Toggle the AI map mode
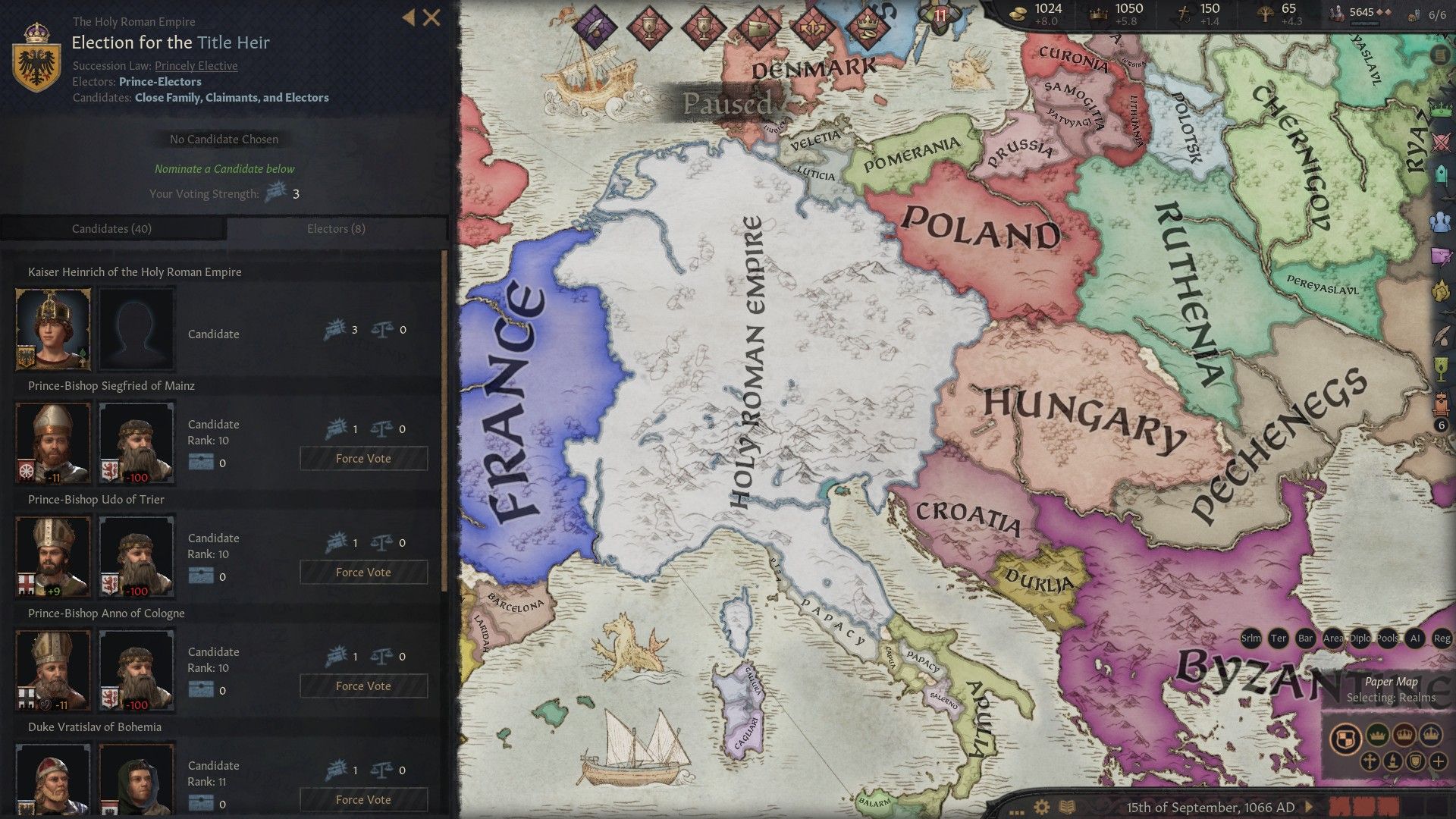 point(1415,639)
